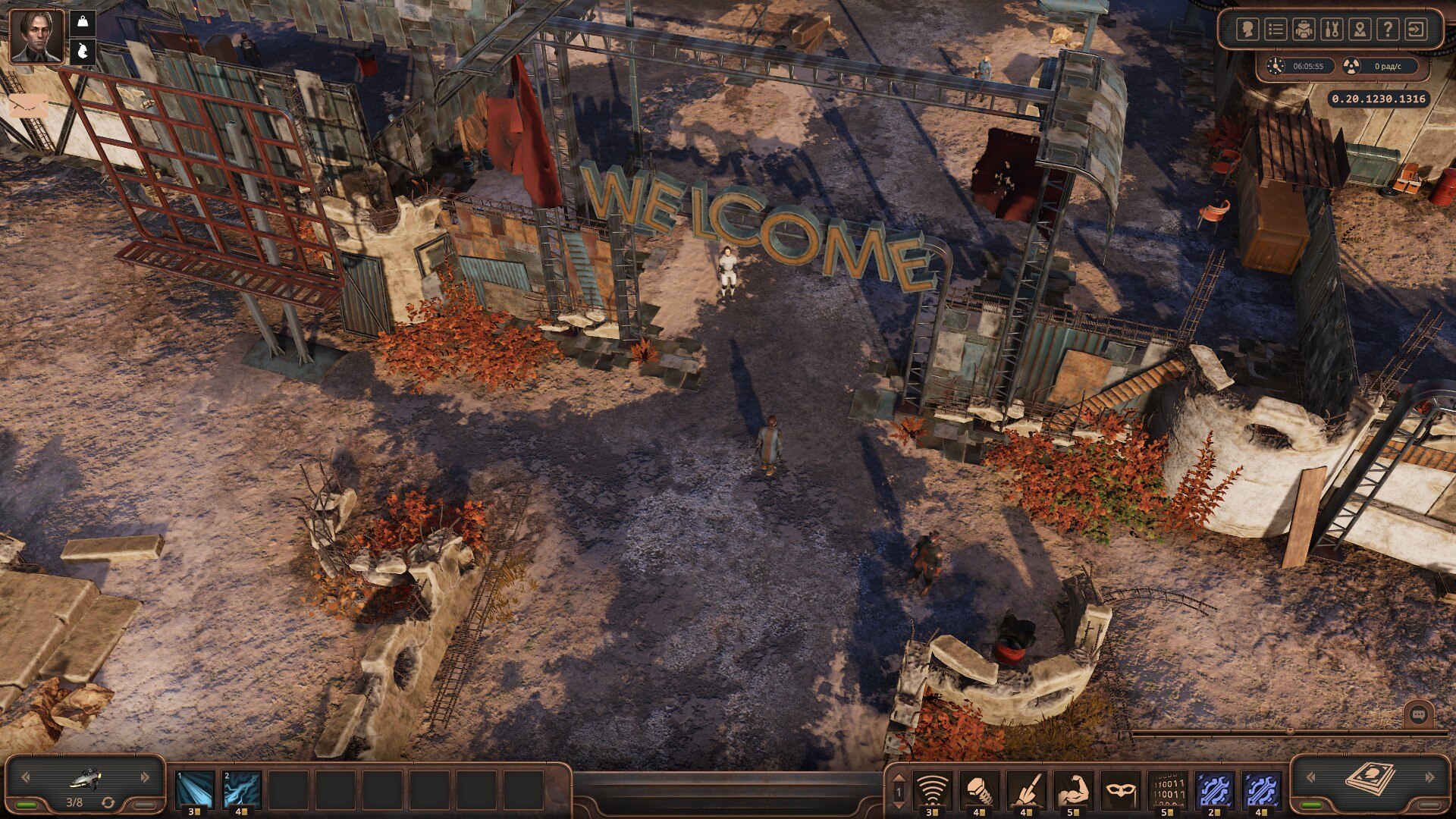Open the crafting tools menu
This screenshot has width=1456, height=819.
pyautogui.click(x=1332, y=30)
